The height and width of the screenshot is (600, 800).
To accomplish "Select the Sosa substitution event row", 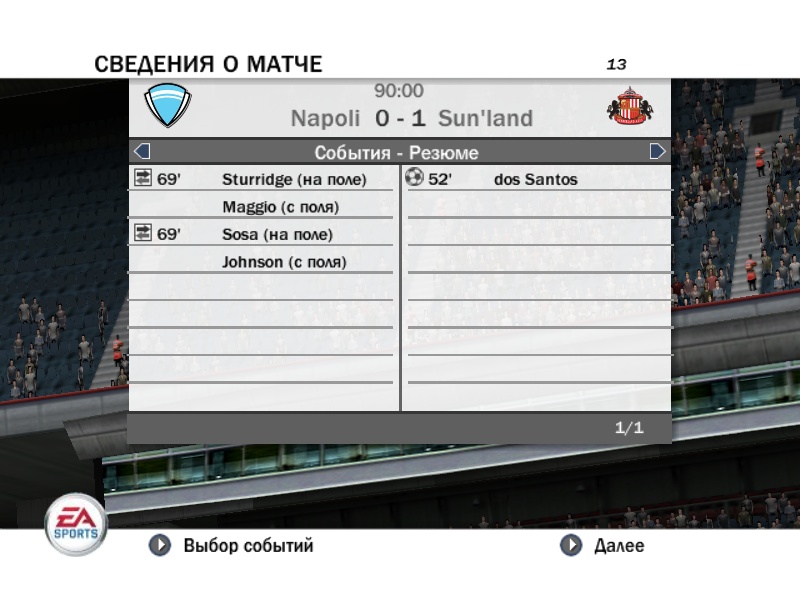I will point(262,234).
